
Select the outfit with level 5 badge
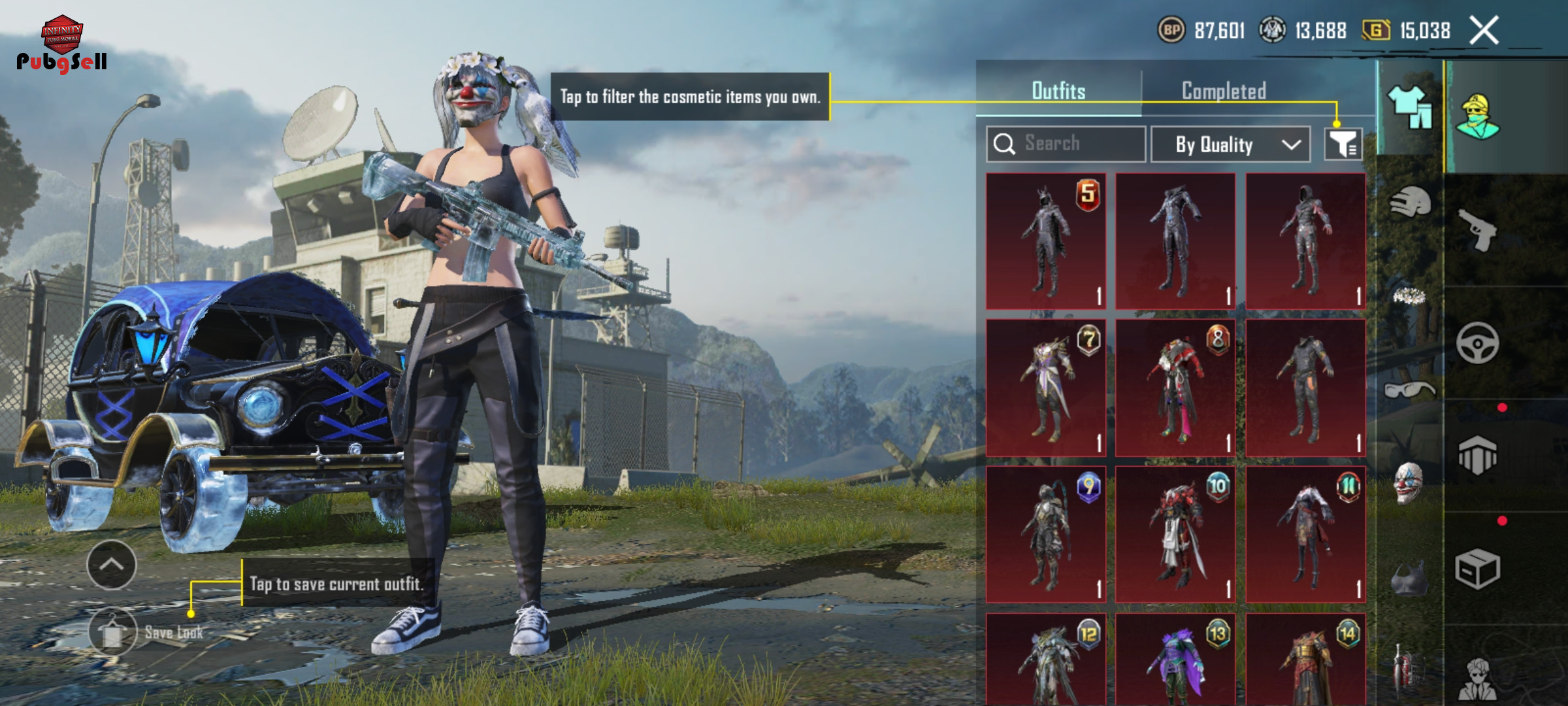tap(1045, 241)
